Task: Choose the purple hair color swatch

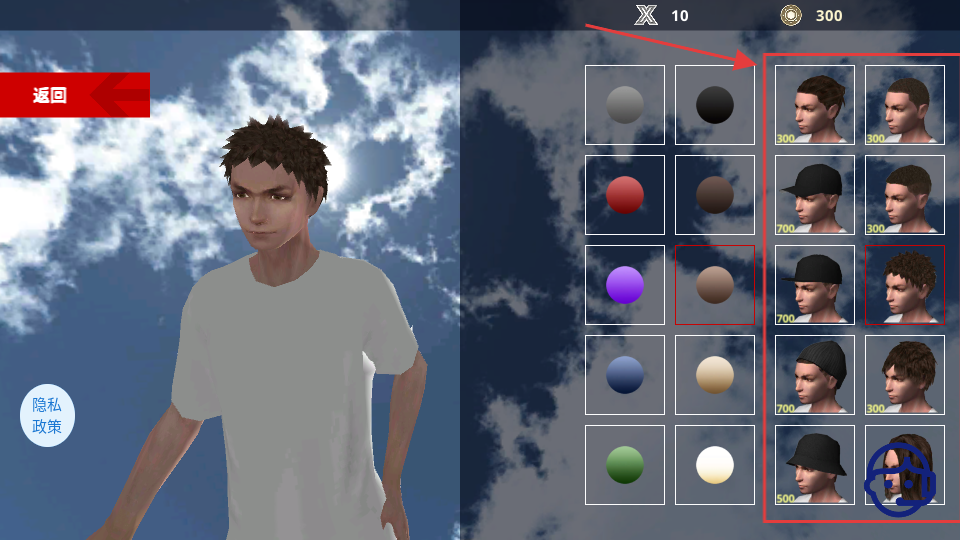Action: pos(625,285)
